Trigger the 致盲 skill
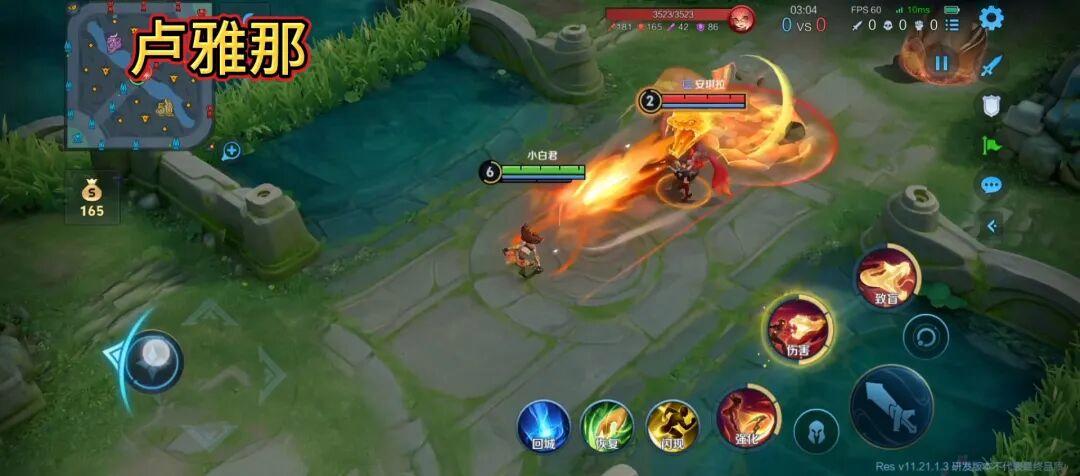The image size is (1080, 476). coord(886,275)
